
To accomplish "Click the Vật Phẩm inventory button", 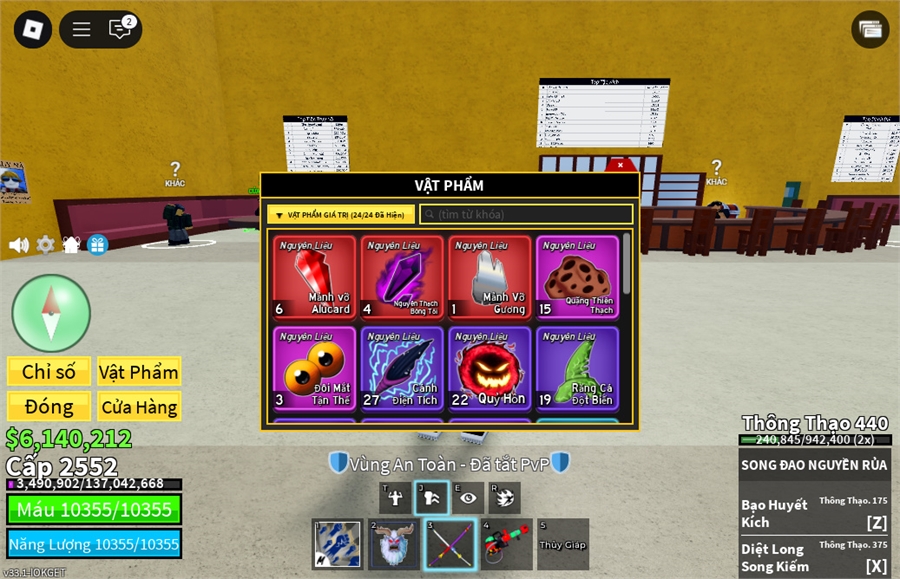I will coord(139,372).
